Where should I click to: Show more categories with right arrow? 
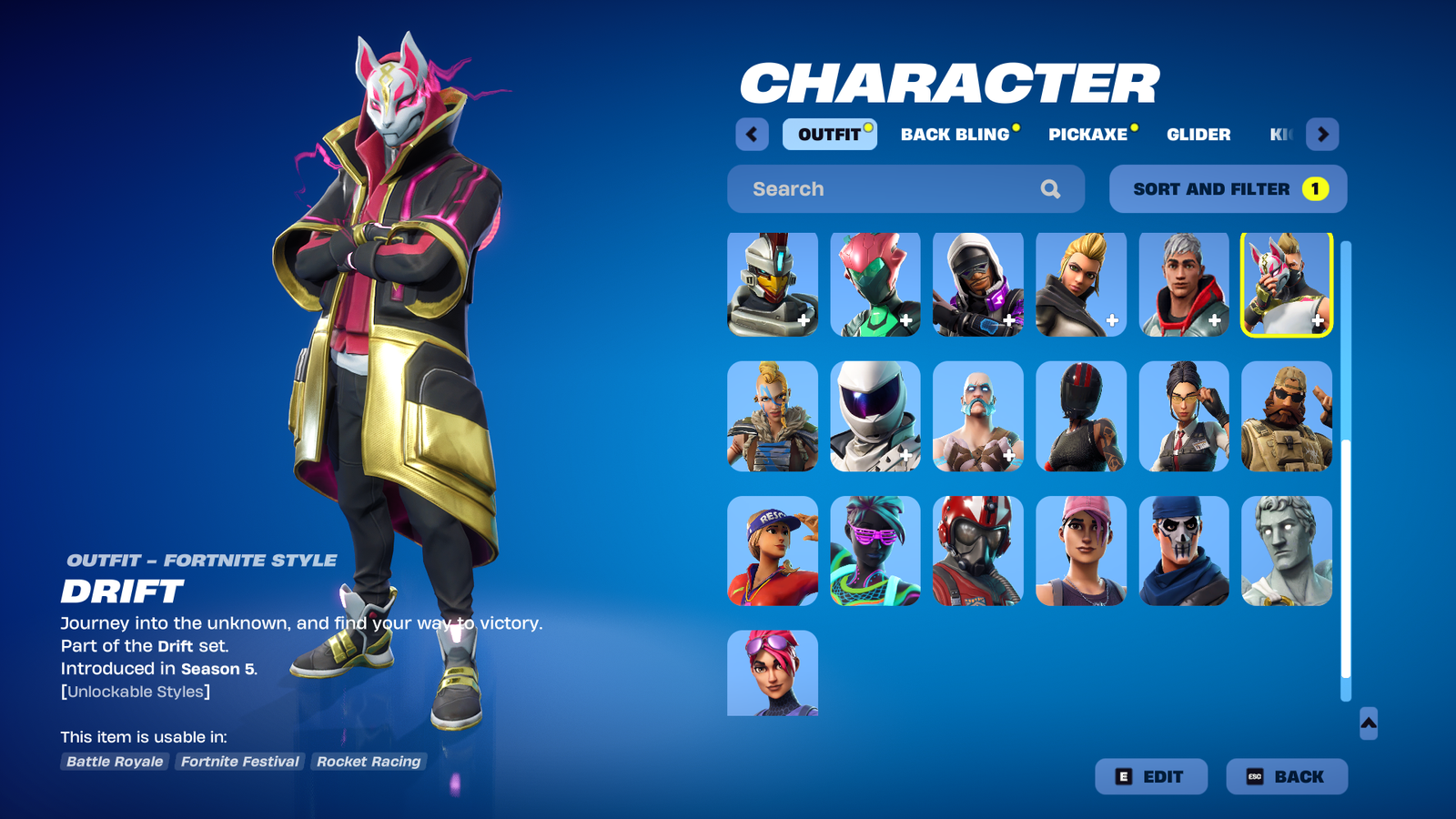tap(1322, 135)
